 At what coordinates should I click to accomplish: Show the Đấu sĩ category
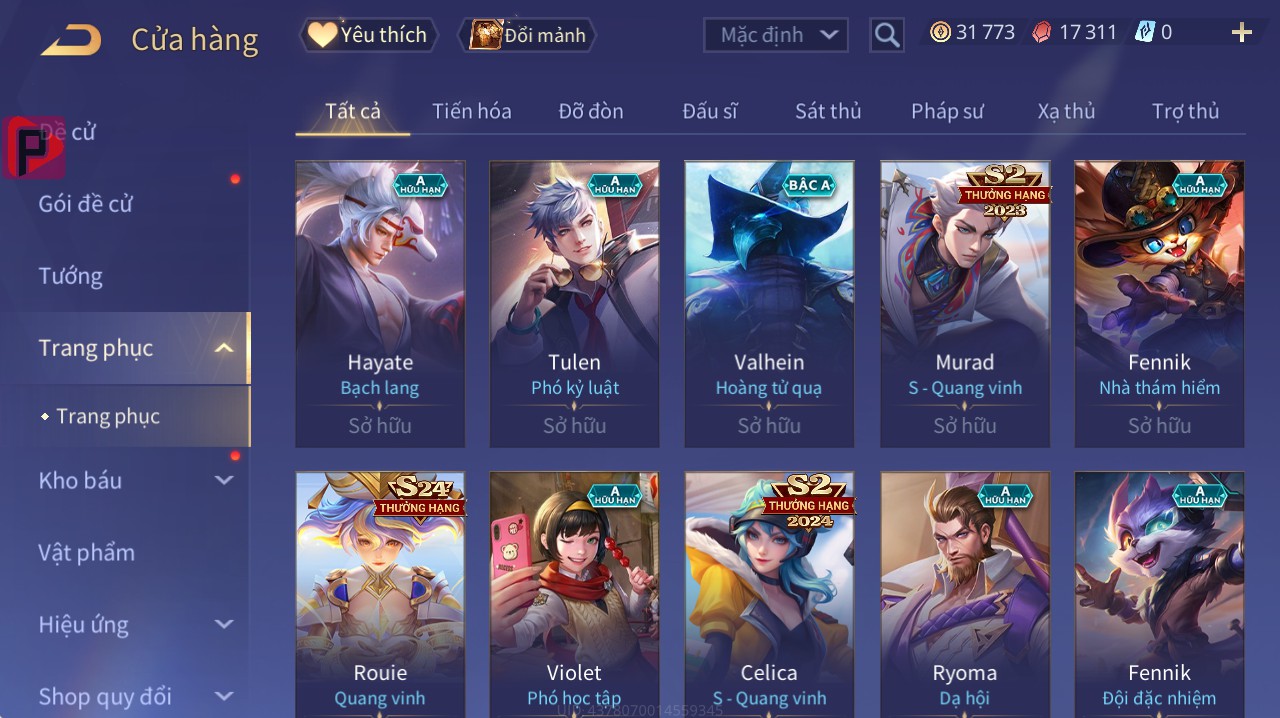tap(709, 111)
